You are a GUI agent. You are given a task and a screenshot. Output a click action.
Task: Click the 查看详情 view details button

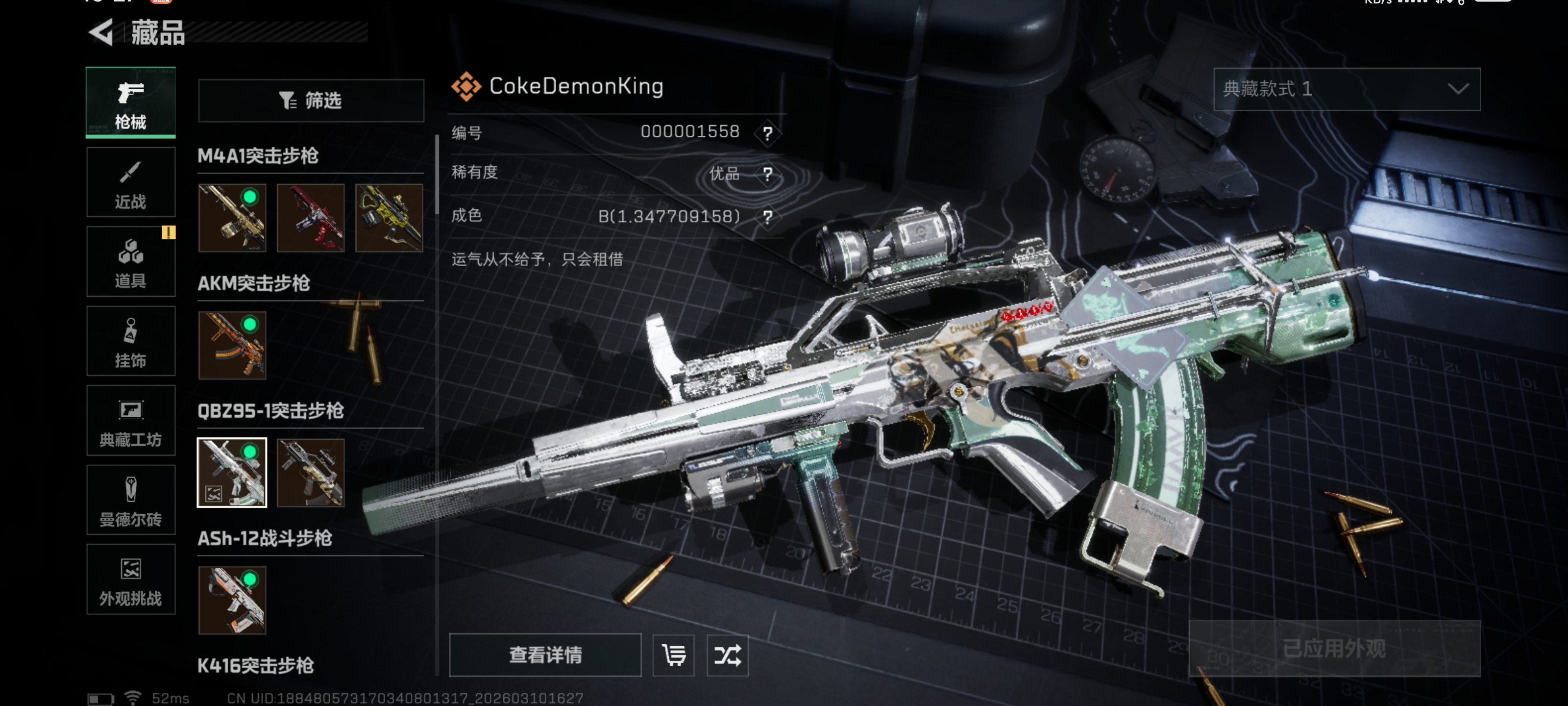click(545, 655)
